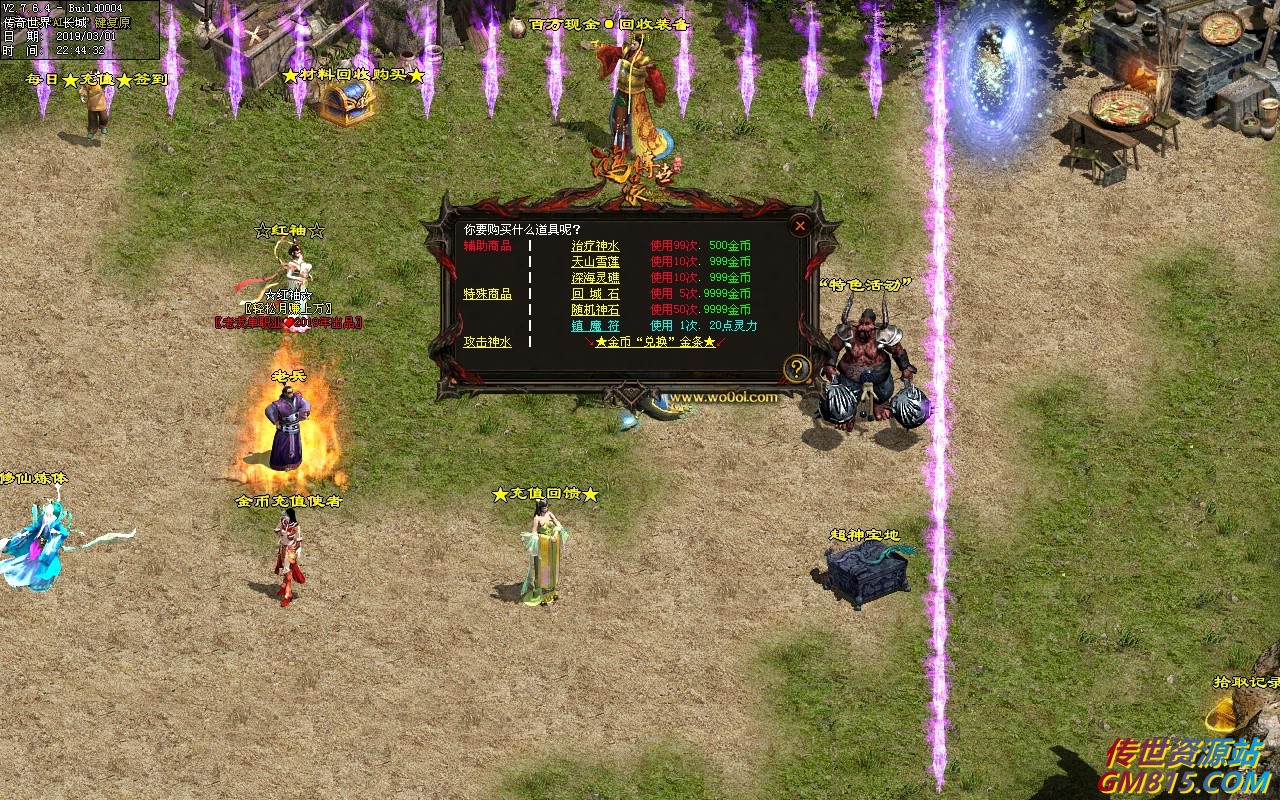Open the question mark help button
1280x800 pixels.
pyautogui.click(x=796, y=369)
